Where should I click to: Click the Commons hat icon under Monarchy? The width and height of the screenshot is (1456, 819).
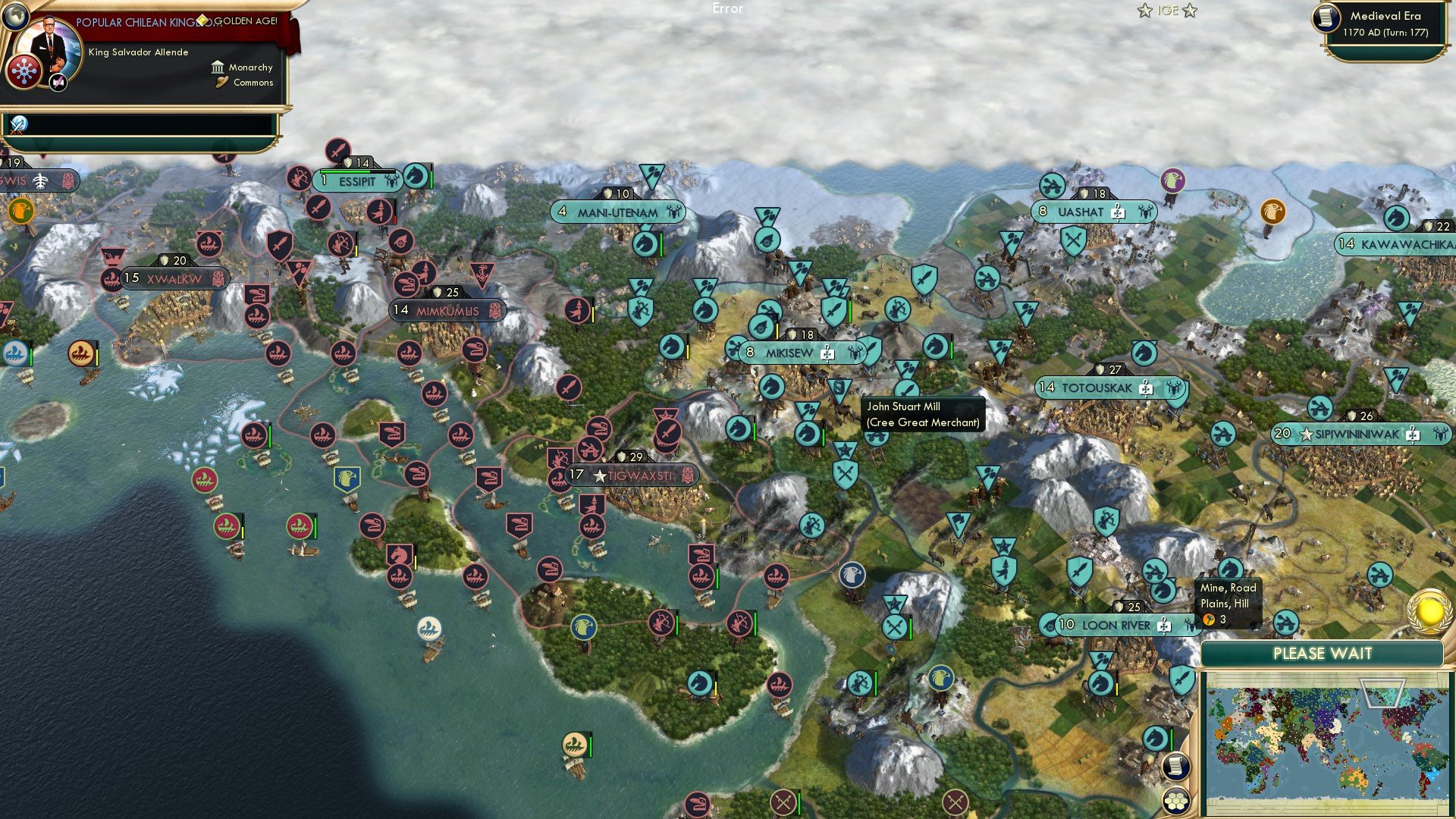(221, 82)
